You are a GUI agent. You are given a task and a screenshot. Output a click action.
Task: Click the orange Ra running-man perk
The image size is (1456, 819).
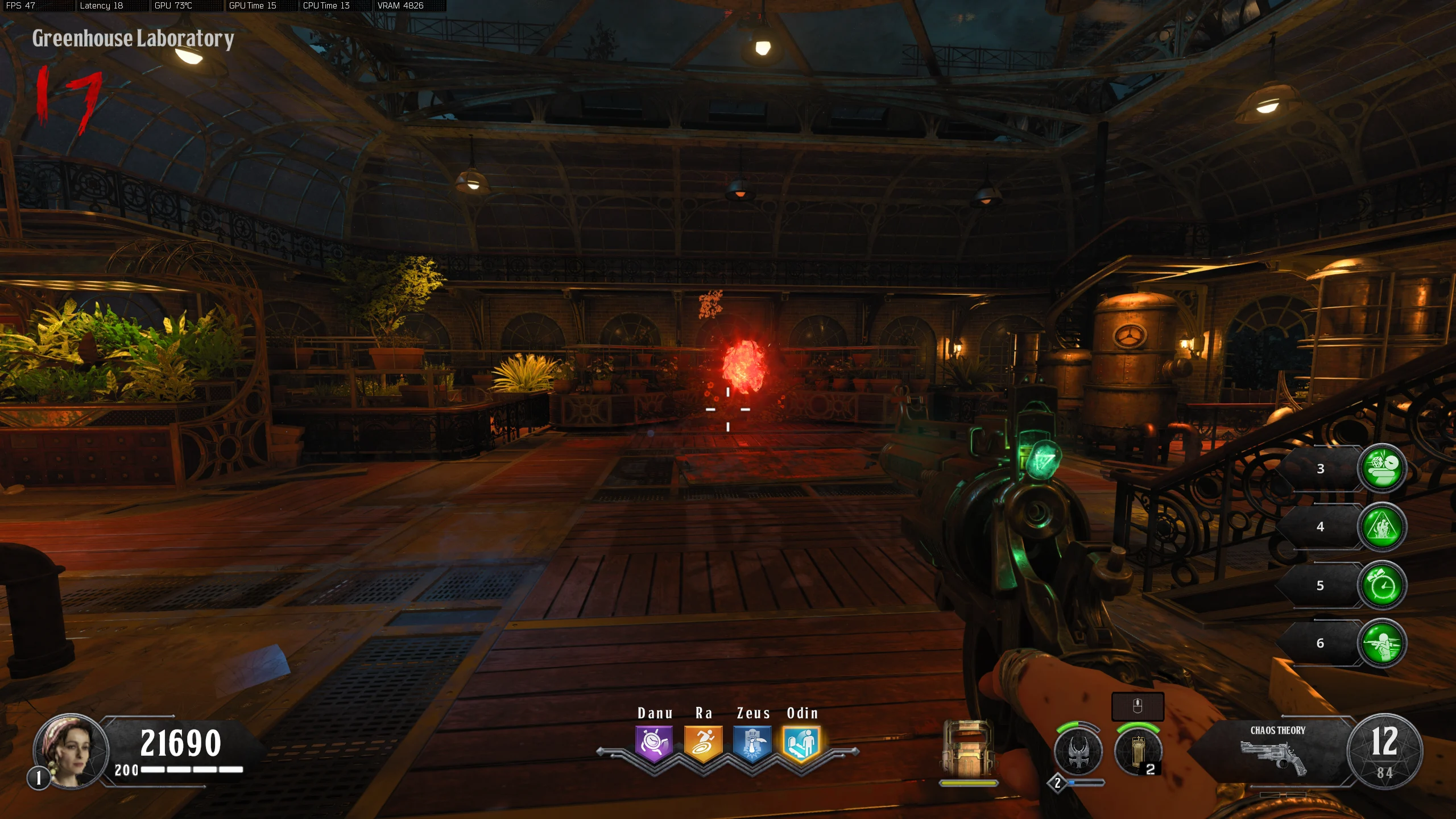(703, 743)
